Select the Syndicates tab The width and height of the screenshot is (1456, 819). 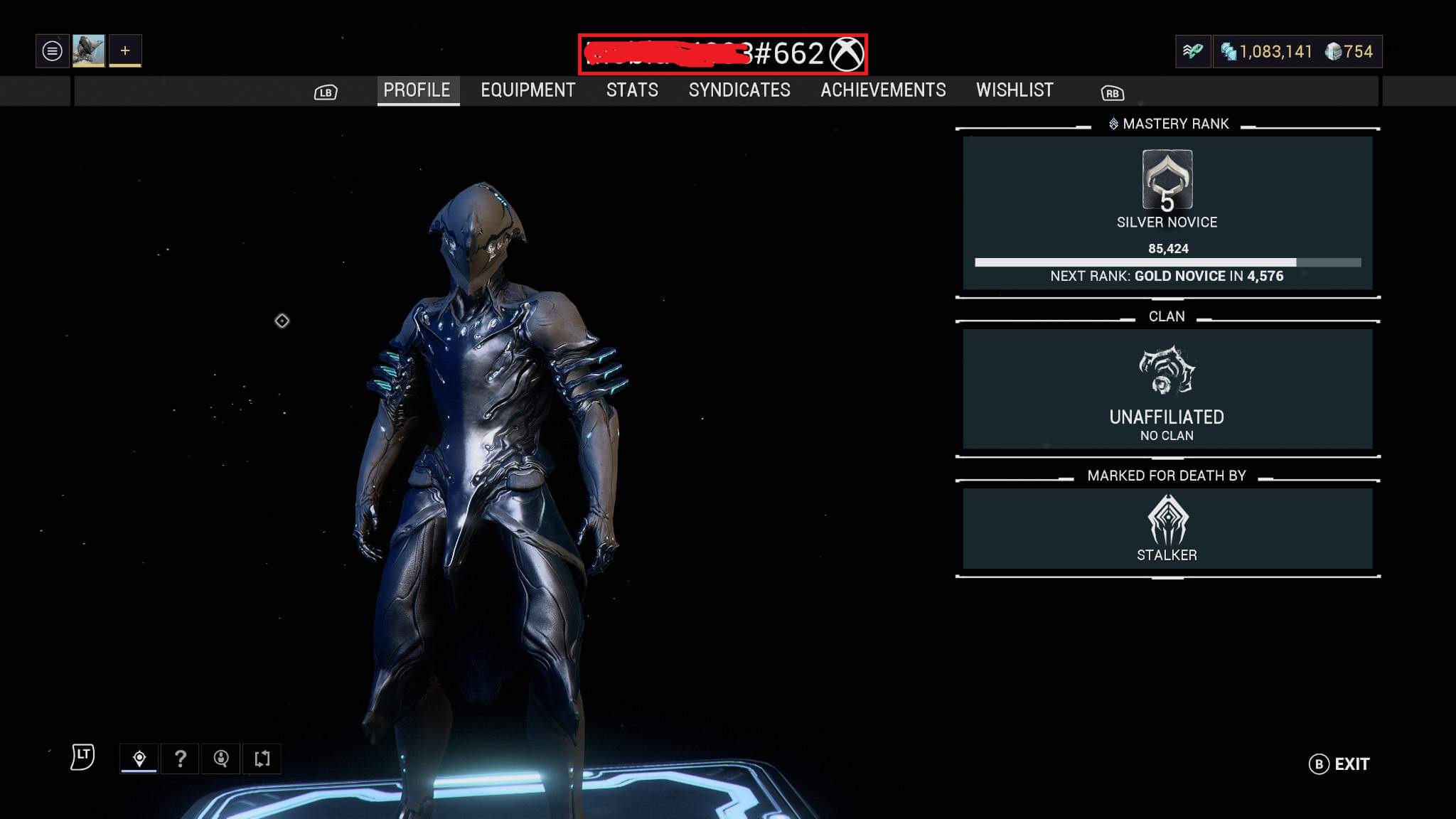click(x=739, y=90)
